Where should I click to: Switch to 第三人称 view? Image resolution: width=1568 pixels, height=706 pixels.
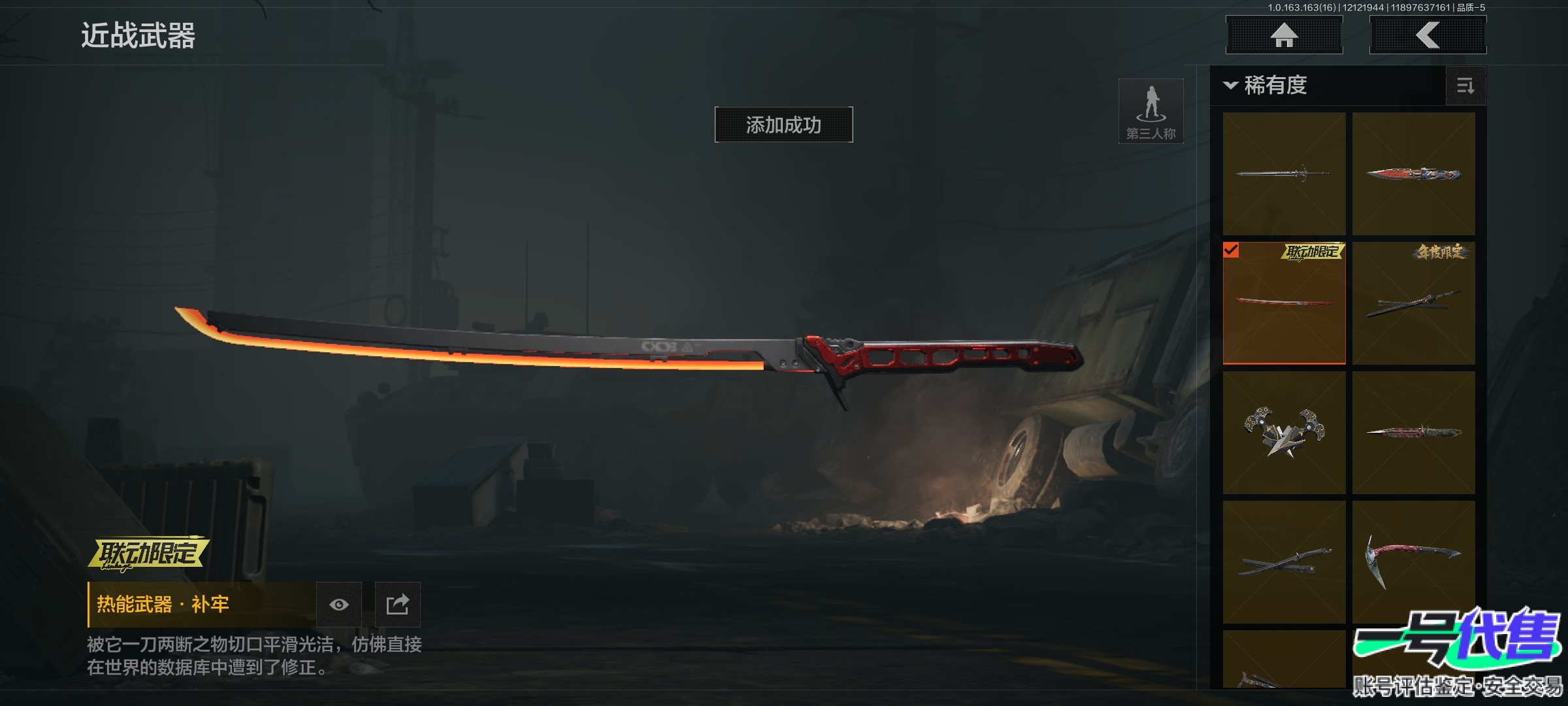[1151, 111]
